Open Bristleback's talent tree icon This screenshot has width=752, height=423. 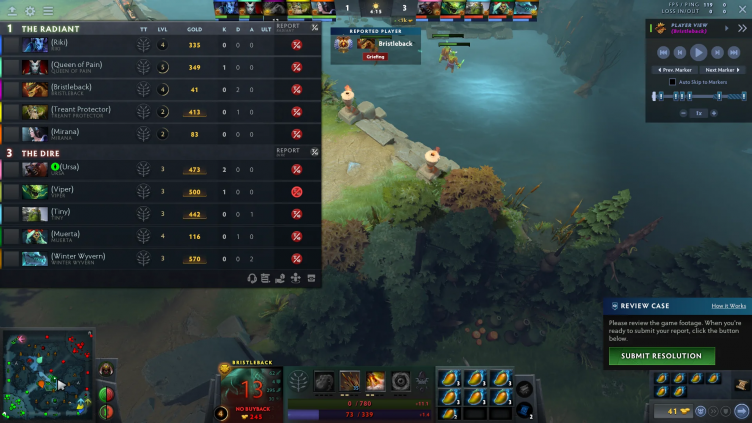tap(298, 381)
